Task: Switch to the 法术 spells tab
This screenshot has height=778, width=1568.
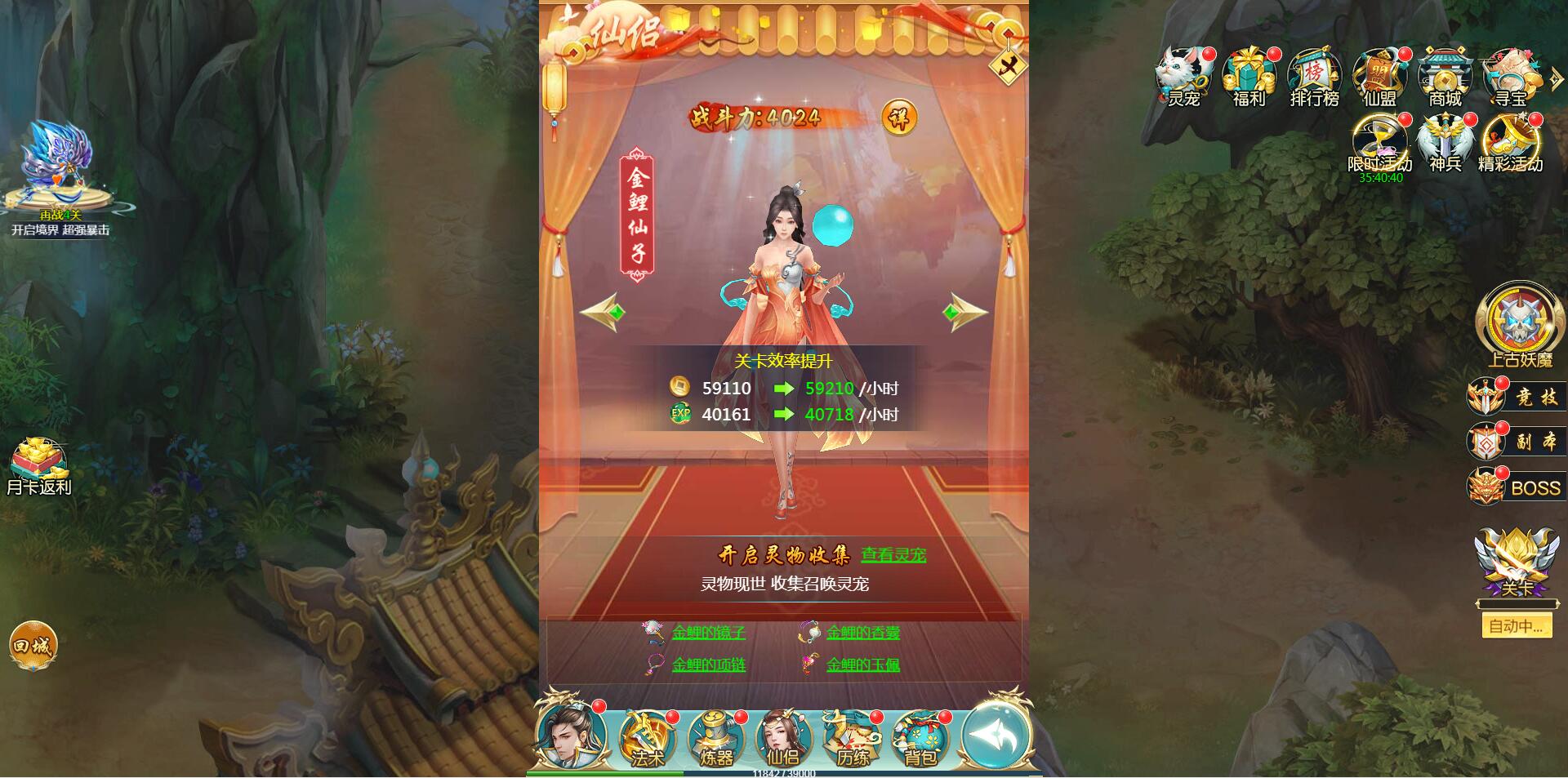Action: point(645,739)
